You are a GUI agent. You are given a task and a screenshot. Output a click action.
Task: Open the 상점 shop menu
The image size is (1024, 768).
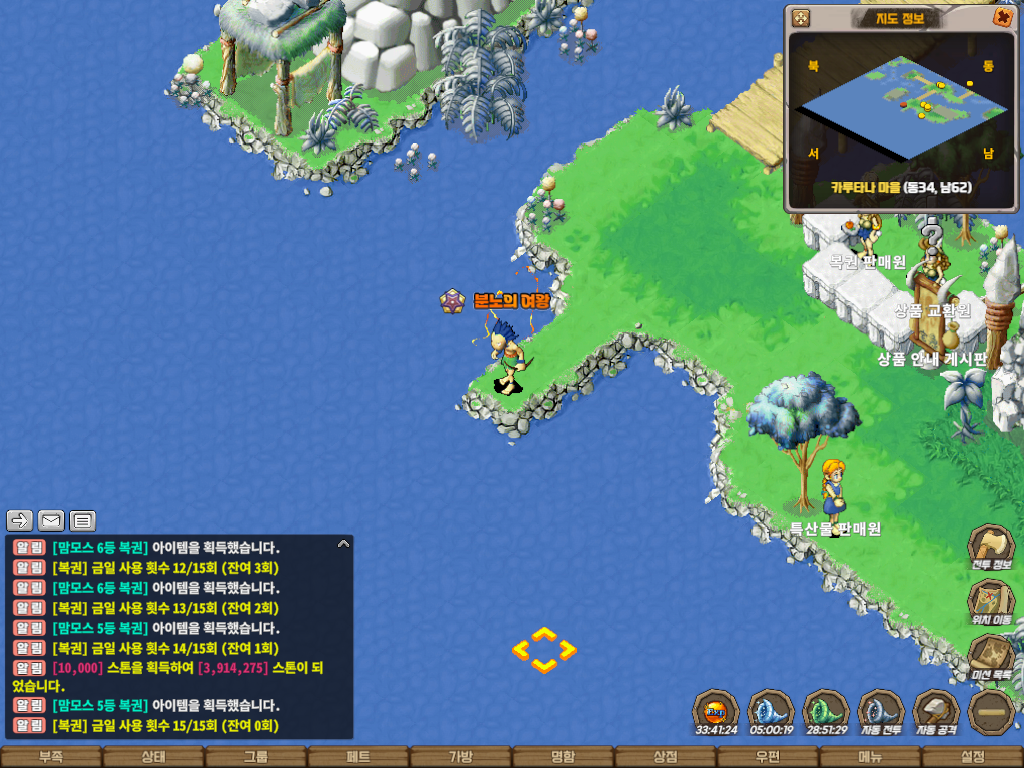coord(665,757)
